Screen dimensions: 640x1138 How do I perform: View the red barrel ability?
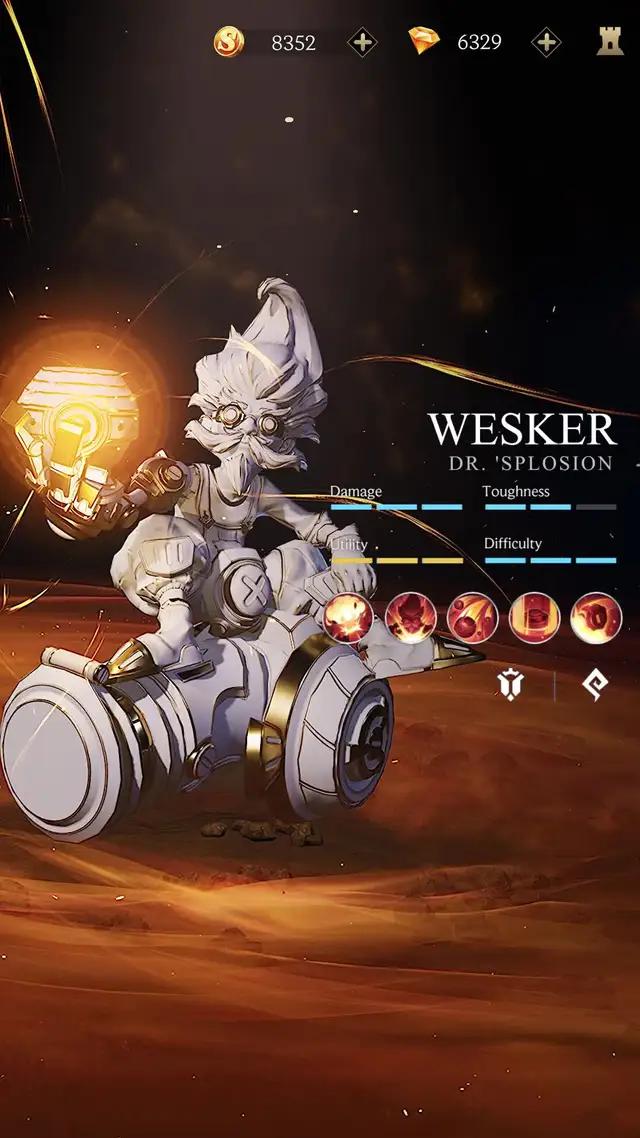pos(534,618)
